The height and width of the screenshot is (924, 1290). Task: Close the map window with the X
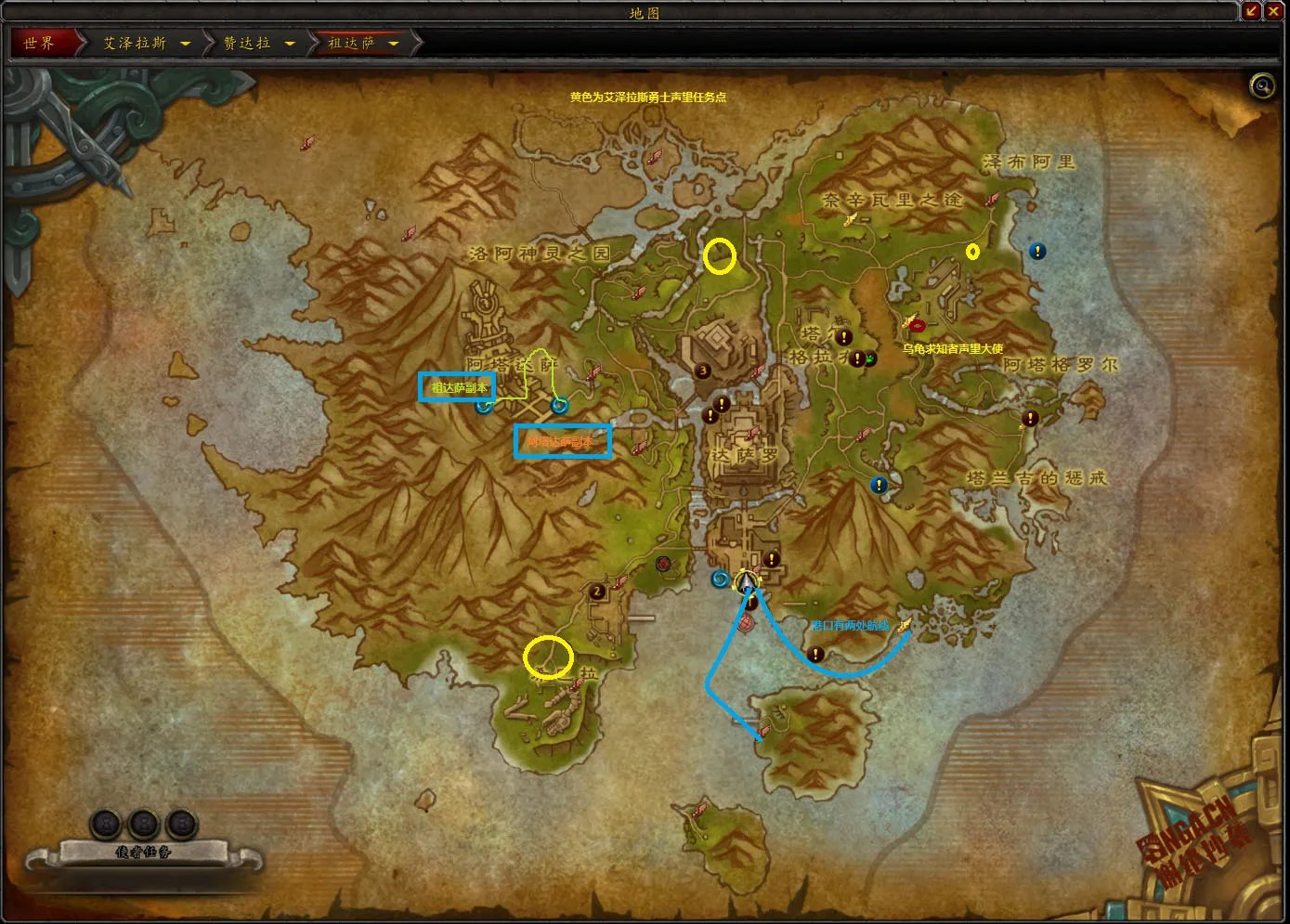pos(1273,11)
